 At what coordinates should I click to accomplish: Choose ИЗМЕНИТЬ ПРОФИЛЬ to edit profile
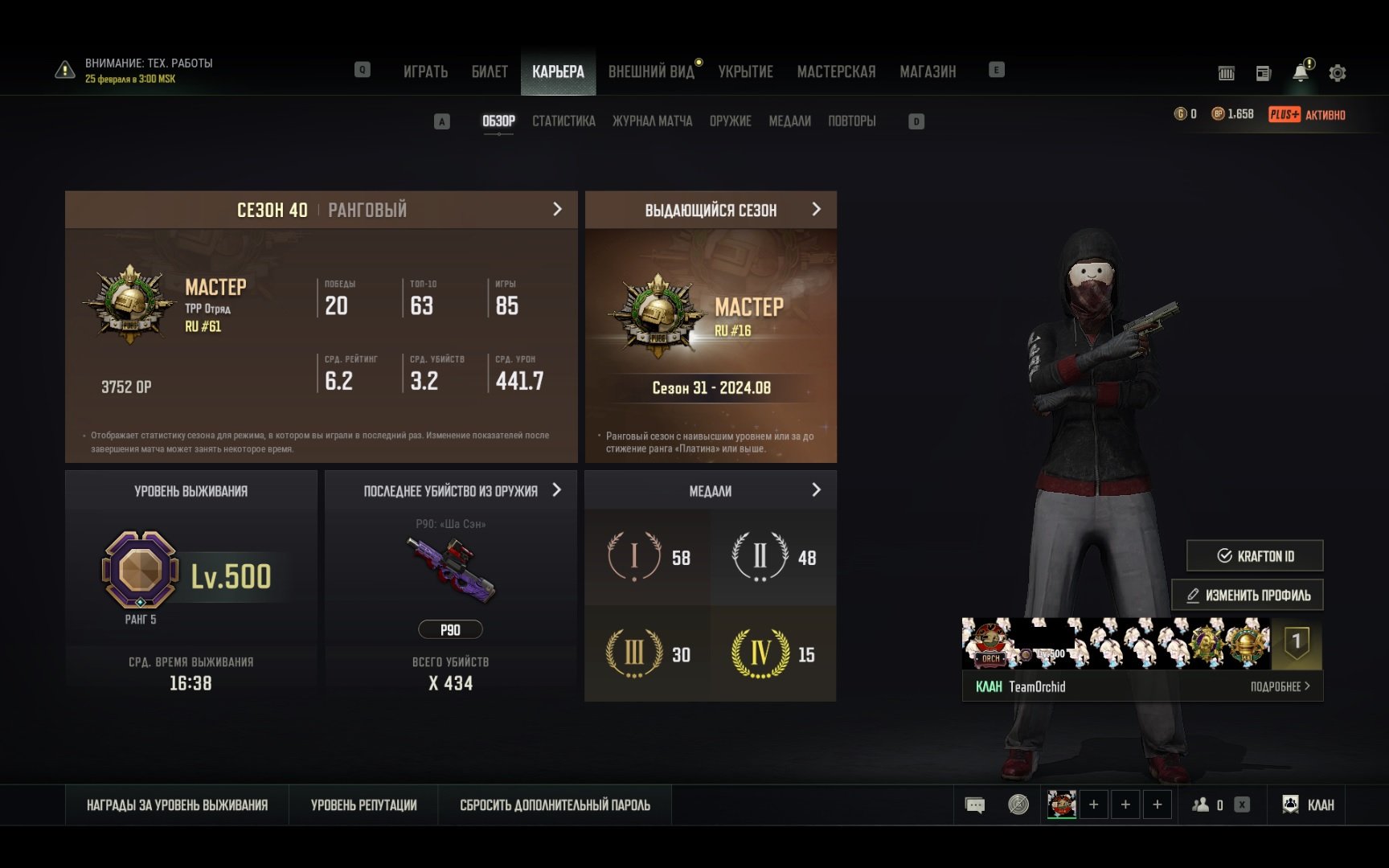[1248, 596]
